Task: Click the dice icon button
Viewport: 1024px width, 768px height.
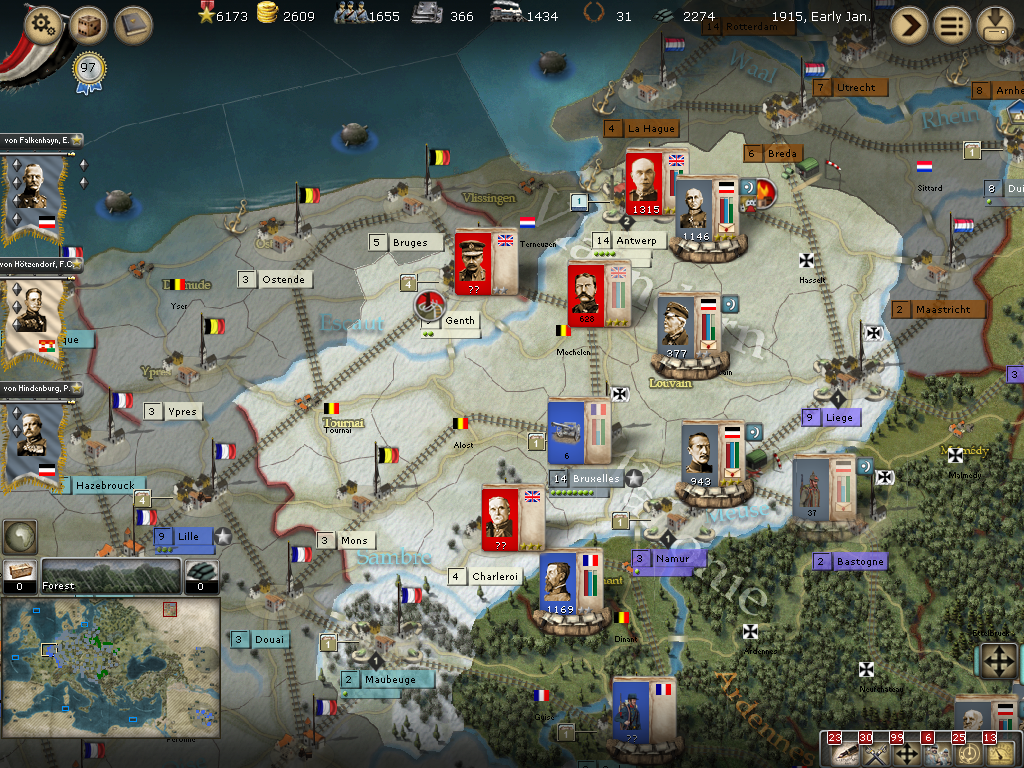Action: pyautogui.click(x=88, y=24)
